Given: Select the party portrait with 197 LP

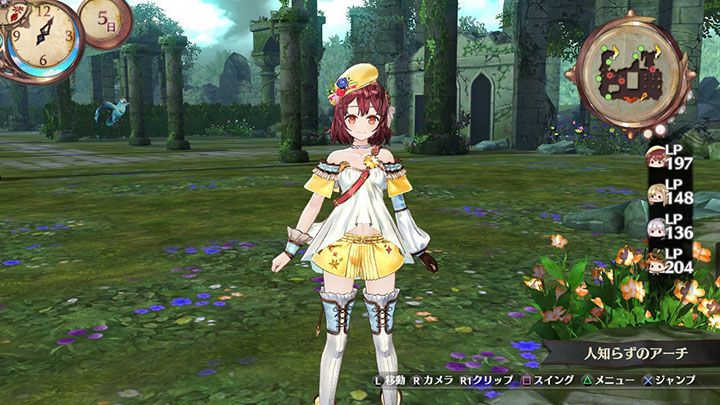Looking at the screenshot, I should (x=656, y=156).
